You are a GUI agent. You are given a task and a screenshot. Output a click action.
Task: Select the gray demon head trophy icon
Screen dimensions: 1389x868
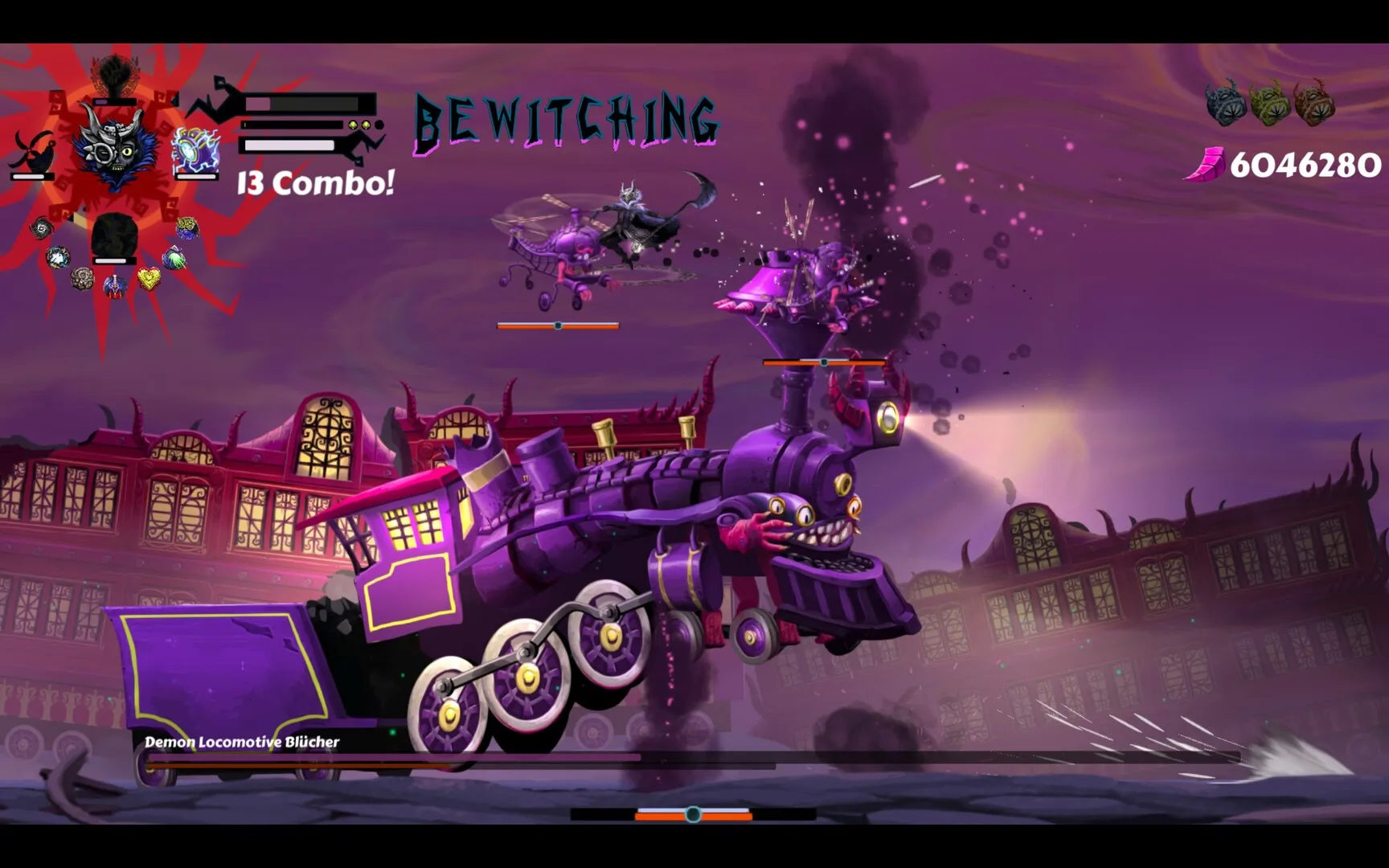point(1225,104)
